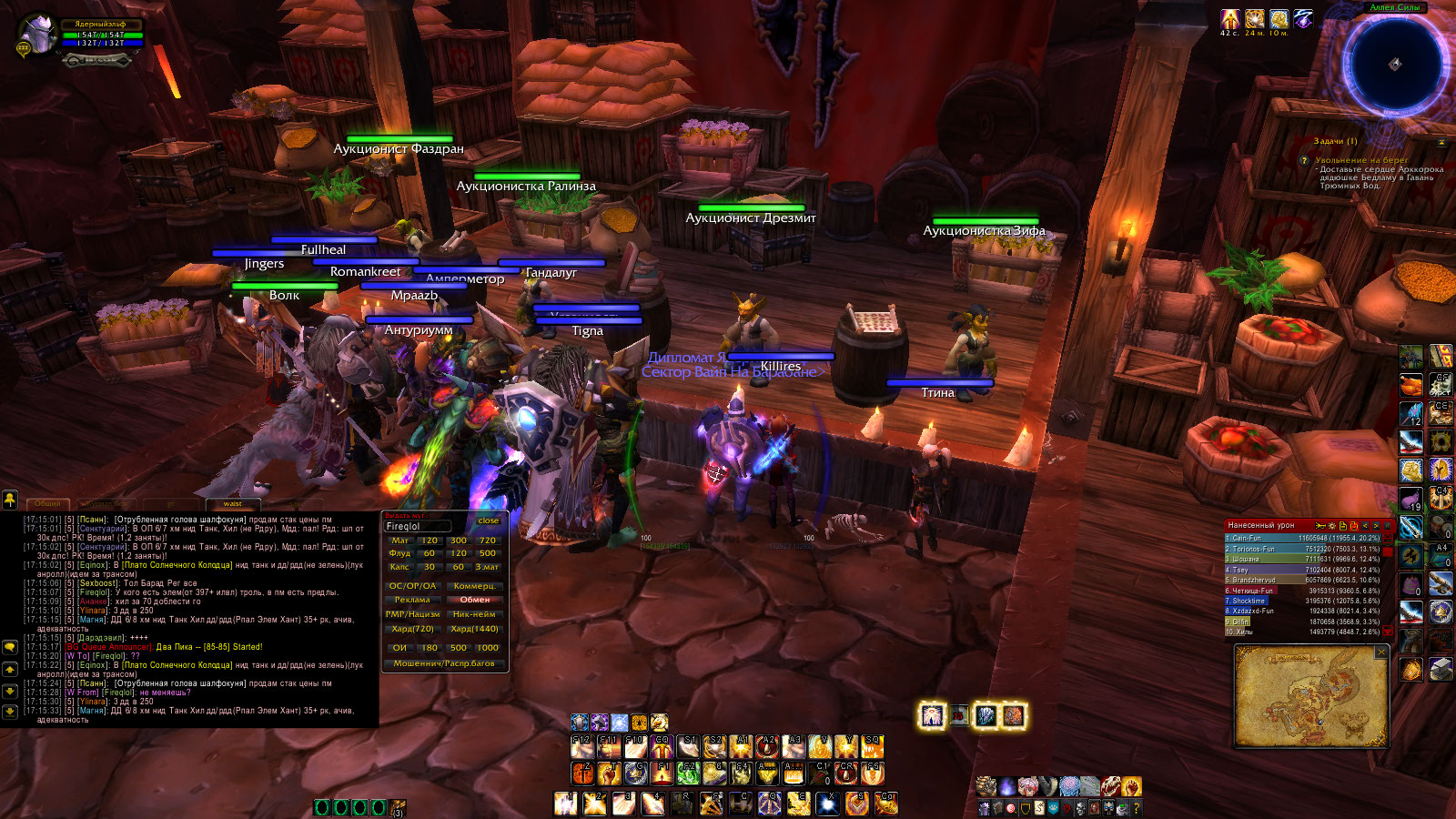Activate the ability bound to F12
This screenshot has width=1456, height=819.
pyautogui.click(x=581, y=747)
